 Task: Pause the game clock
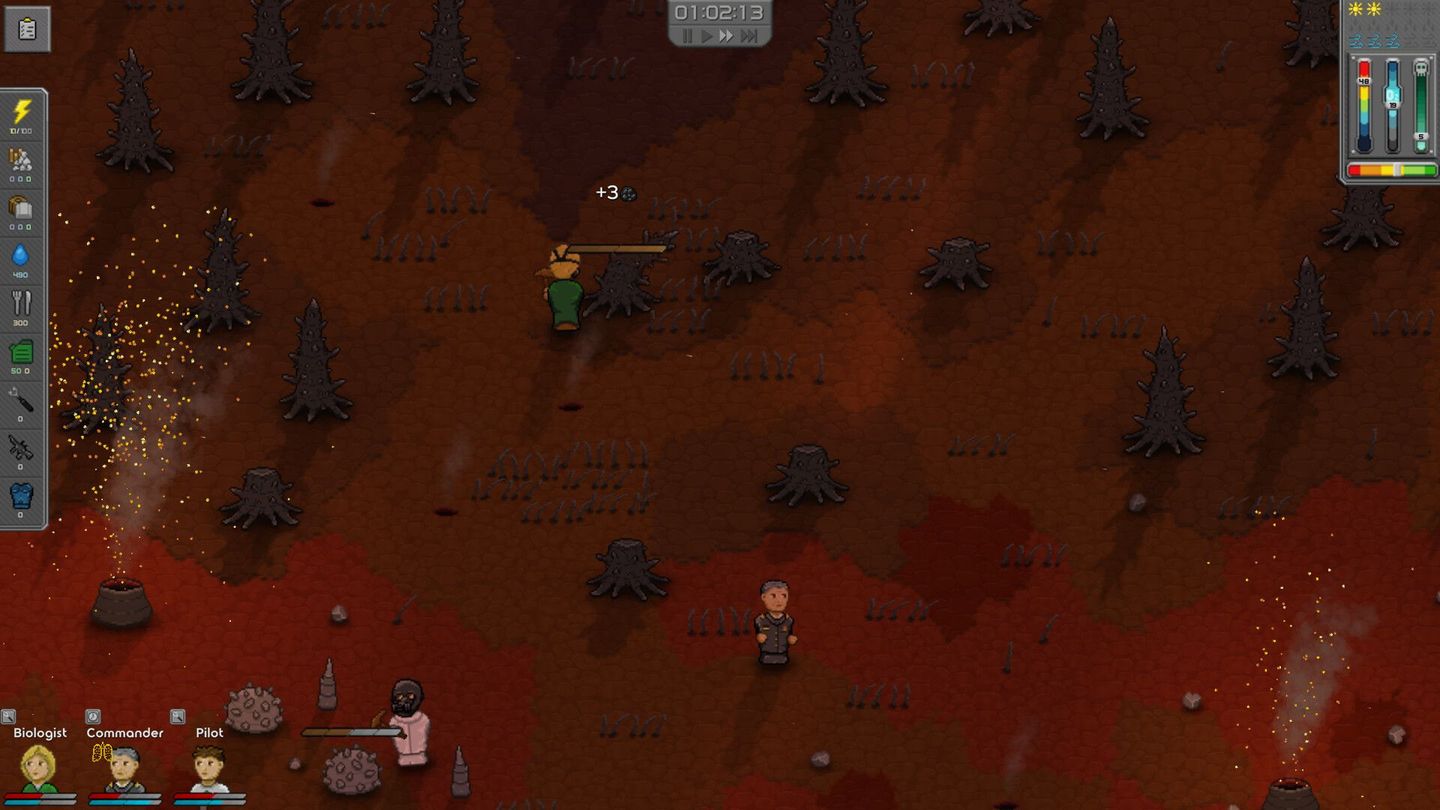click(688, 37)
